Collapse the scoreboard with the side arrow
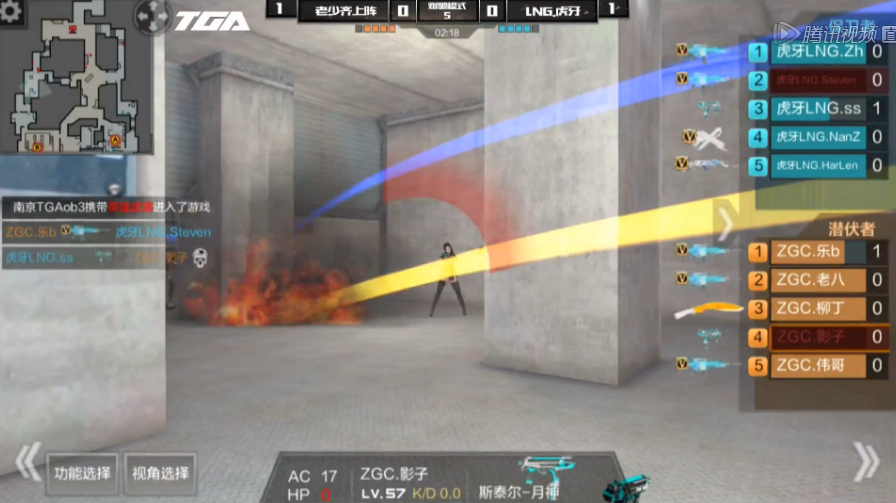This screenshot has width=896, height=503. click(x=727, y=224)
